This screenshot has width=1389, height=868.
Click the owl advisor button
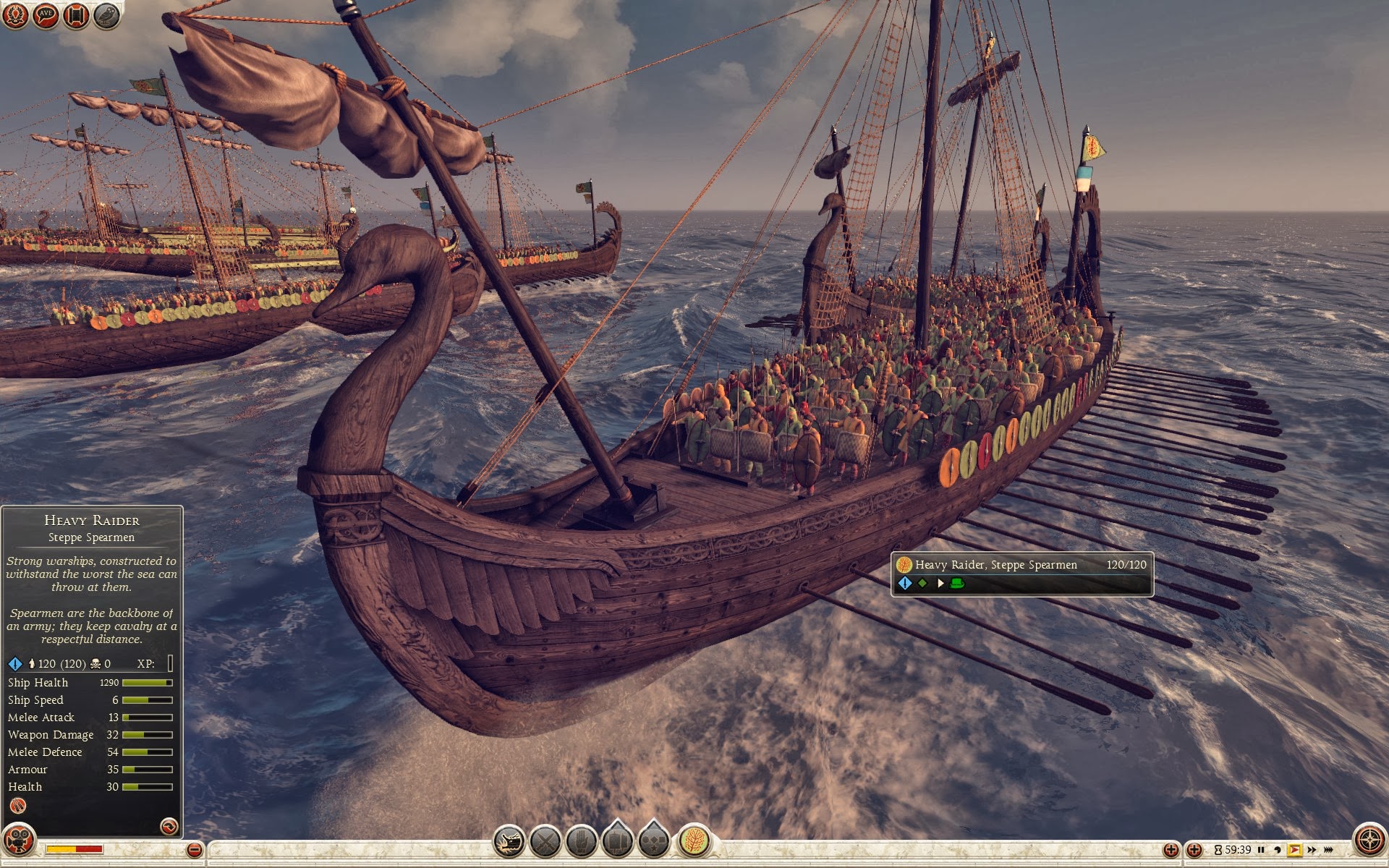click(106, 14)
